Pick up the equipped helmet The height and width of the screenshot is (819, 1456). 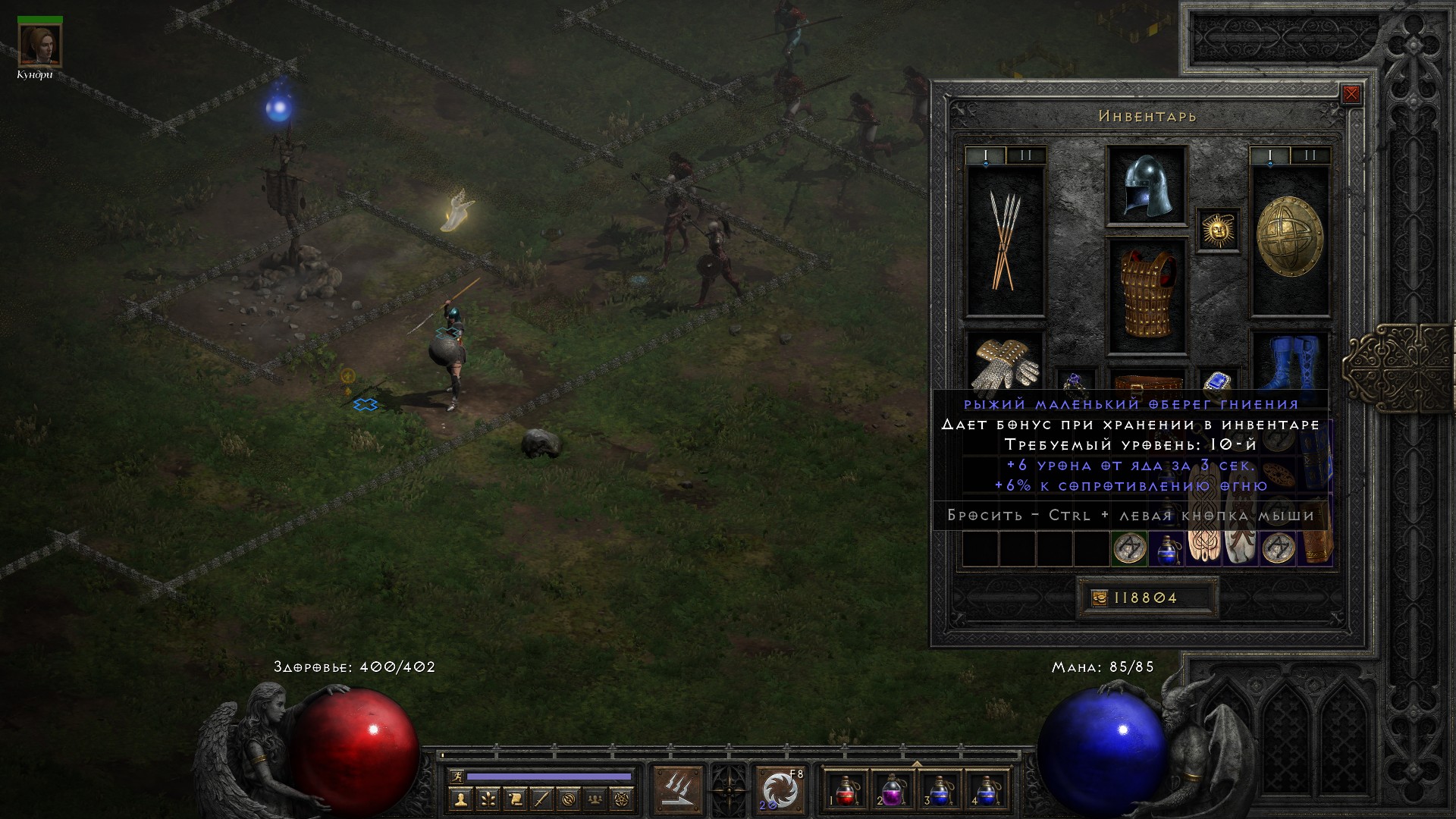tap(1146, 186)
